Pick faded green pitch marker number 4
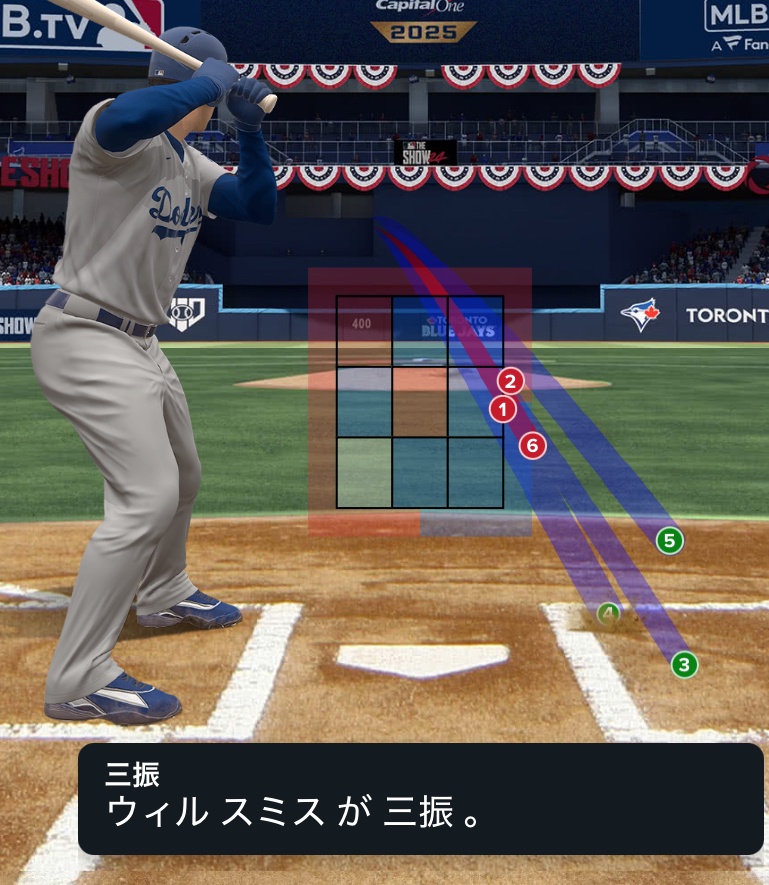This screenshot has width=769, height=885. [609, 613]
